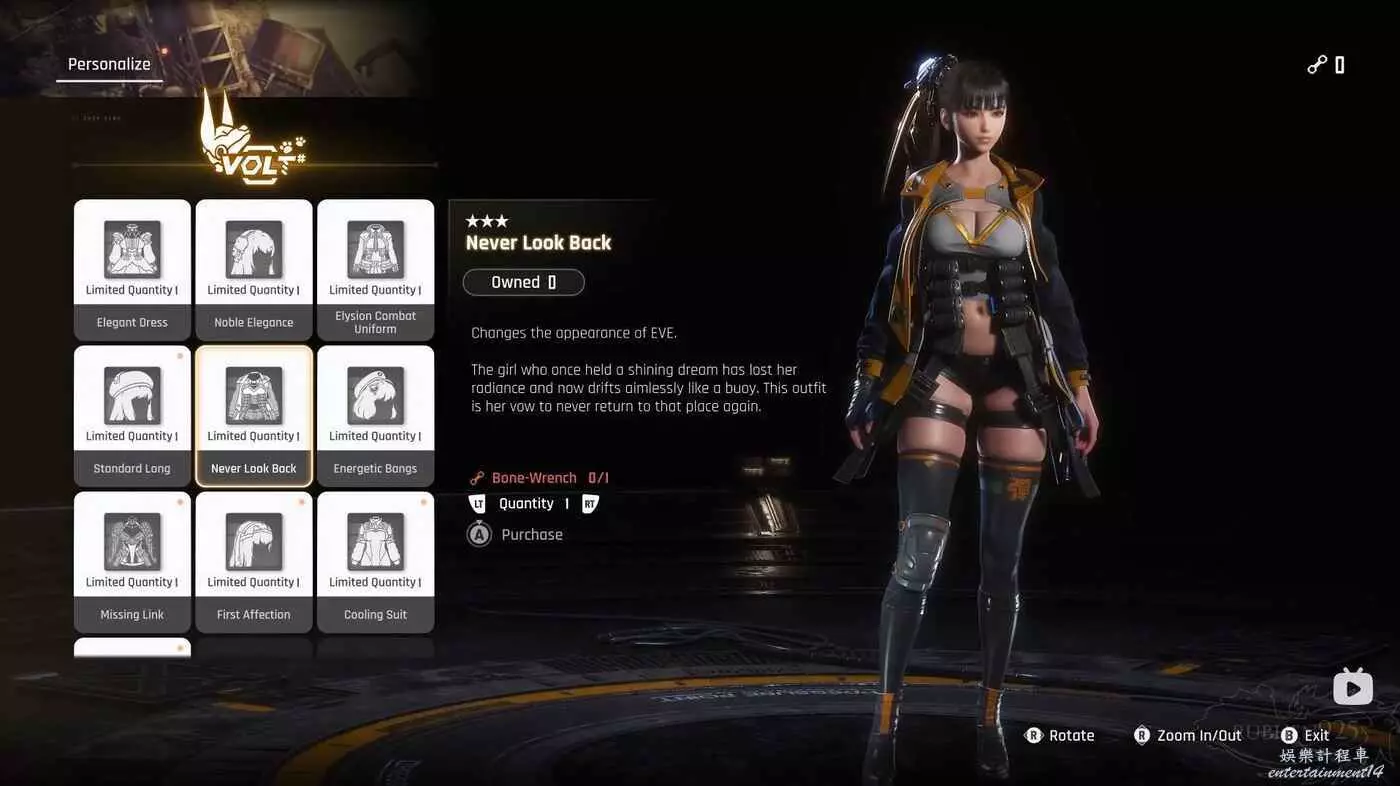Screen dimensions: 1400x786
Task: Choose the Noble Elegance hairstyle tile
Action: tap(254, 270)
